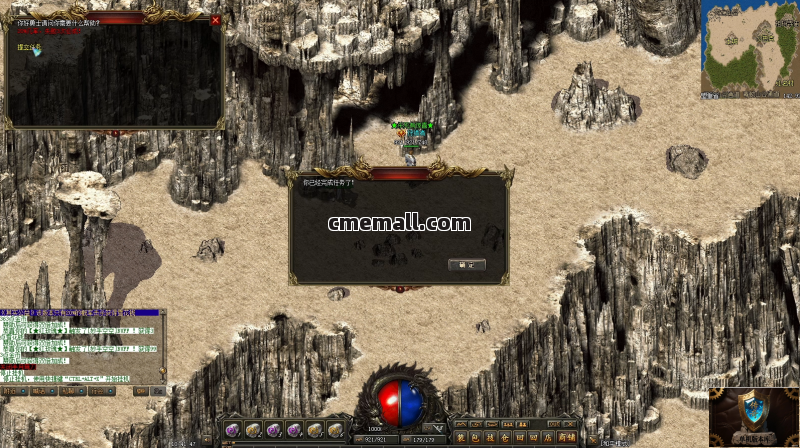Confirm the task-completed popup dialog
Viewport: 800px width, 448px height.
tap(467, 264)
